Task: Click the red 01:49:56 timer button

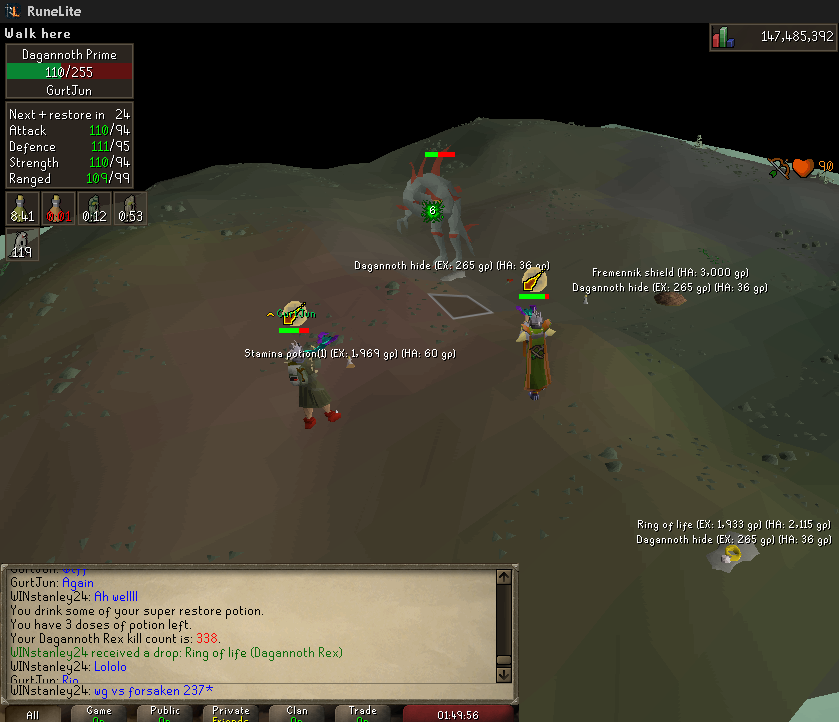Action: (460, 714)
